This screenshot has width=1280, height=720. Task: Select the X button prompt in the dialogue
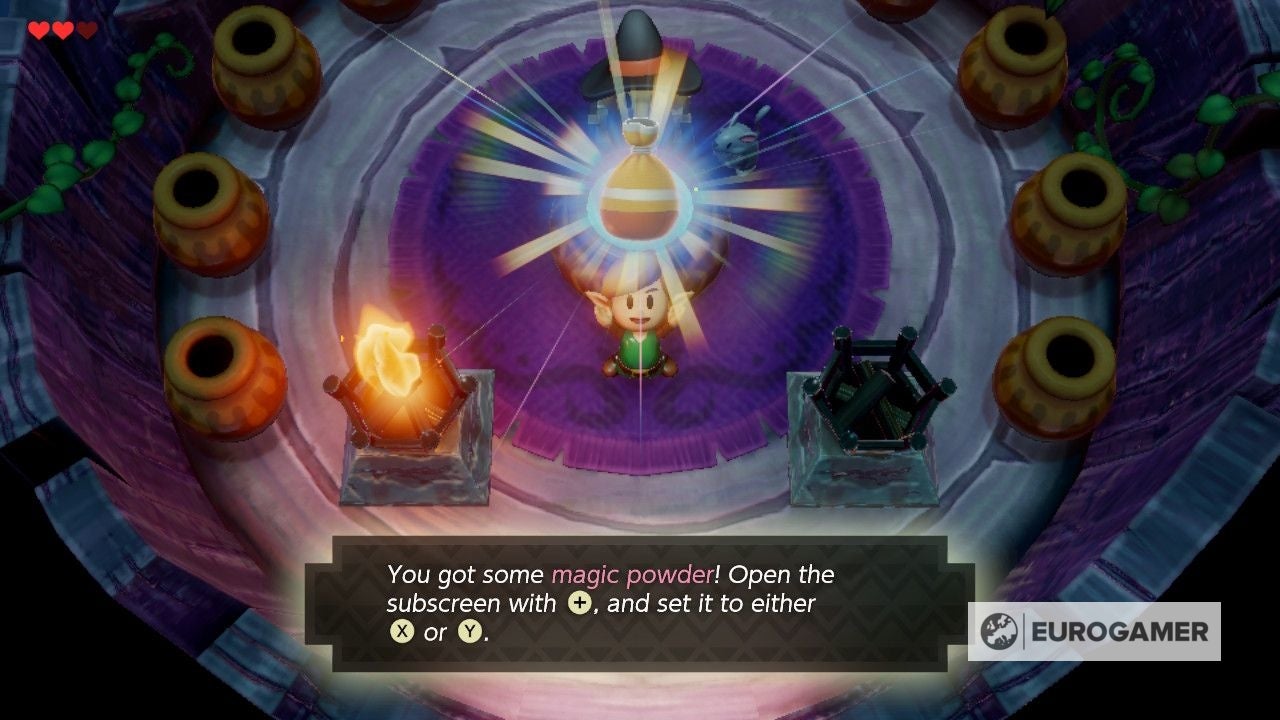pyautogui.click(x=403, y=632)
